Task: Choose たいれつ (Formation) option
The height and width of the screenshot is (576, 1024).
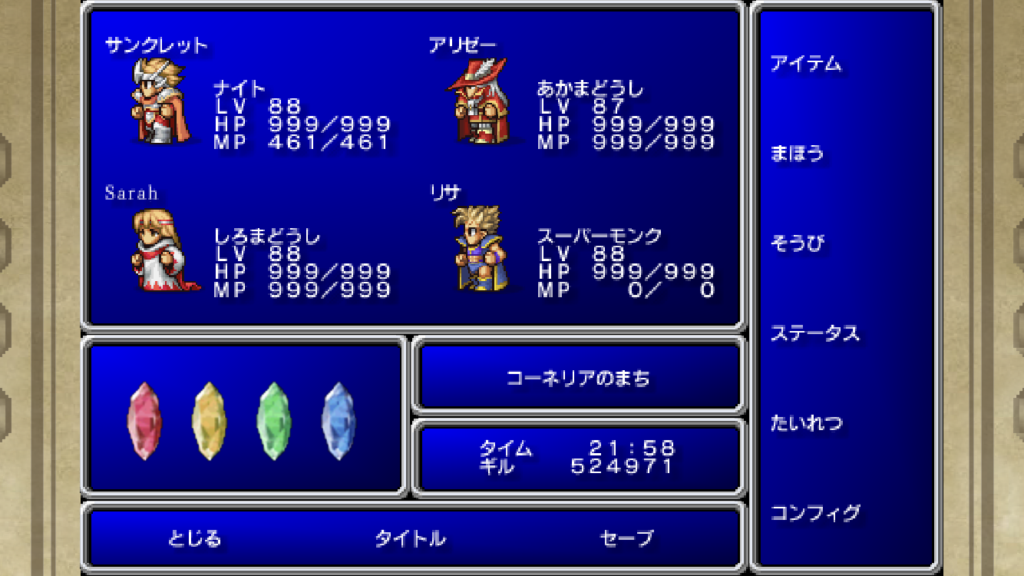Action: [805, 423]
